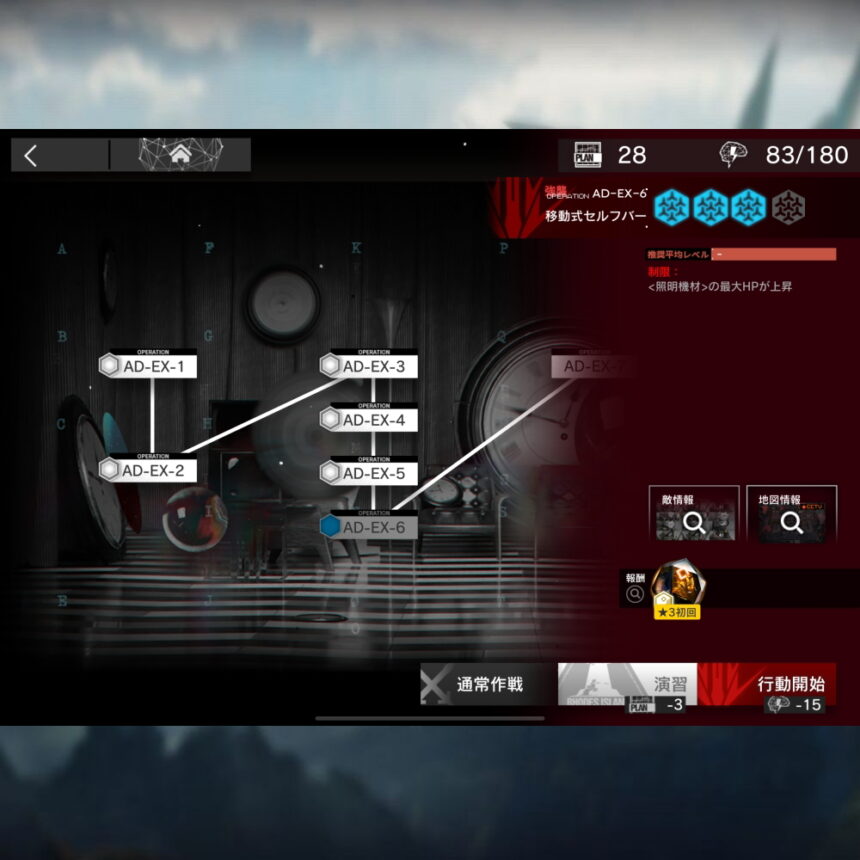
Task: Switch to normal operation (通常作戦)
Action: [488, 685]
